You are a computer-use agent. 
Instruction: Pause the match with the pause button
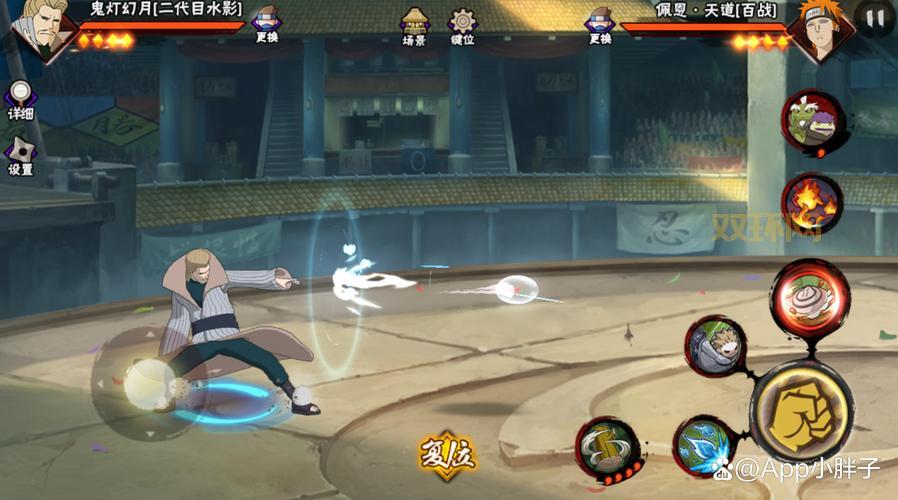pos(874,18)
